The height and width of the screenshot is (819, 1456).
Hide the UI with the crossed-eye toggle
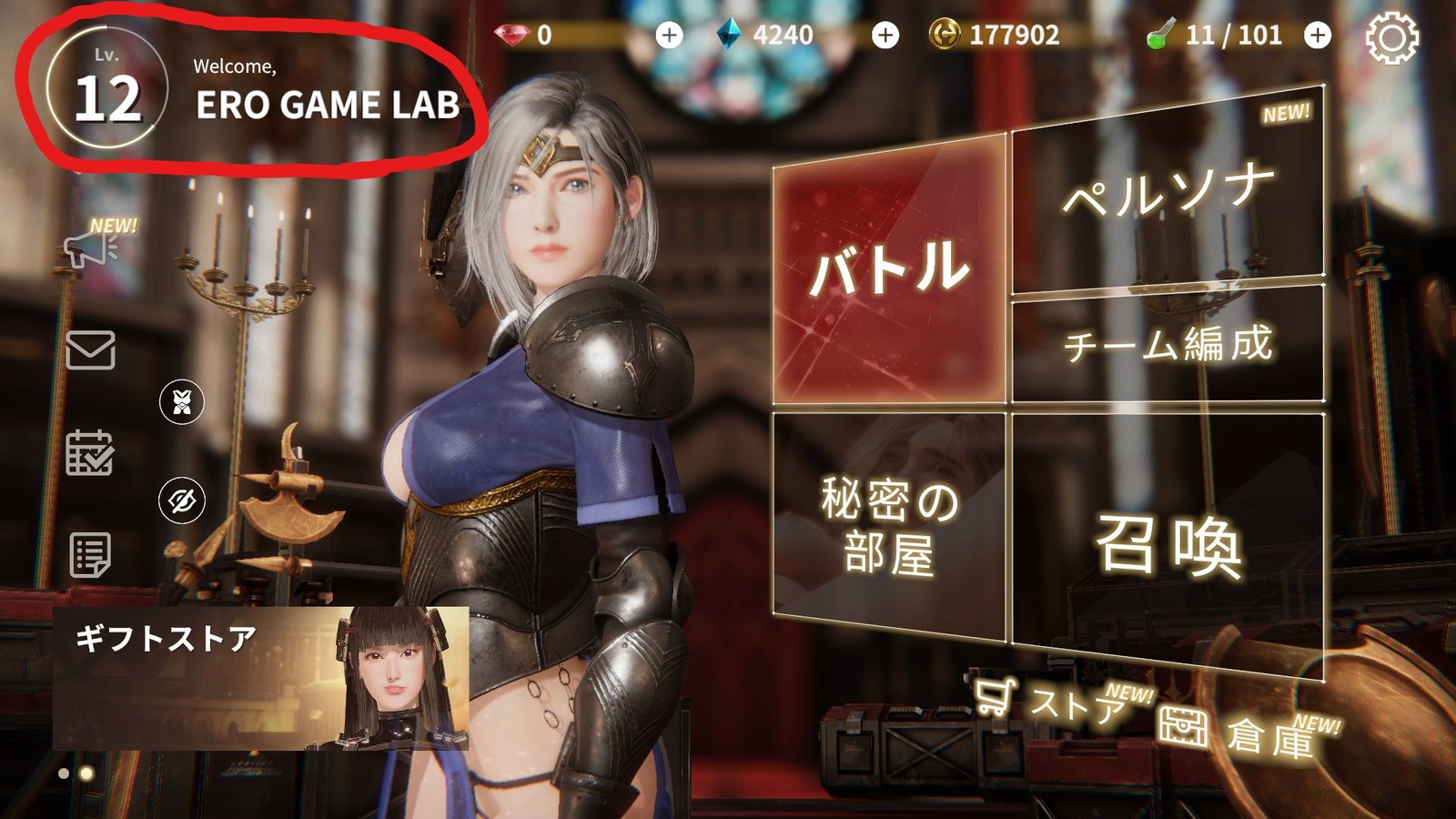click(184, 499)
